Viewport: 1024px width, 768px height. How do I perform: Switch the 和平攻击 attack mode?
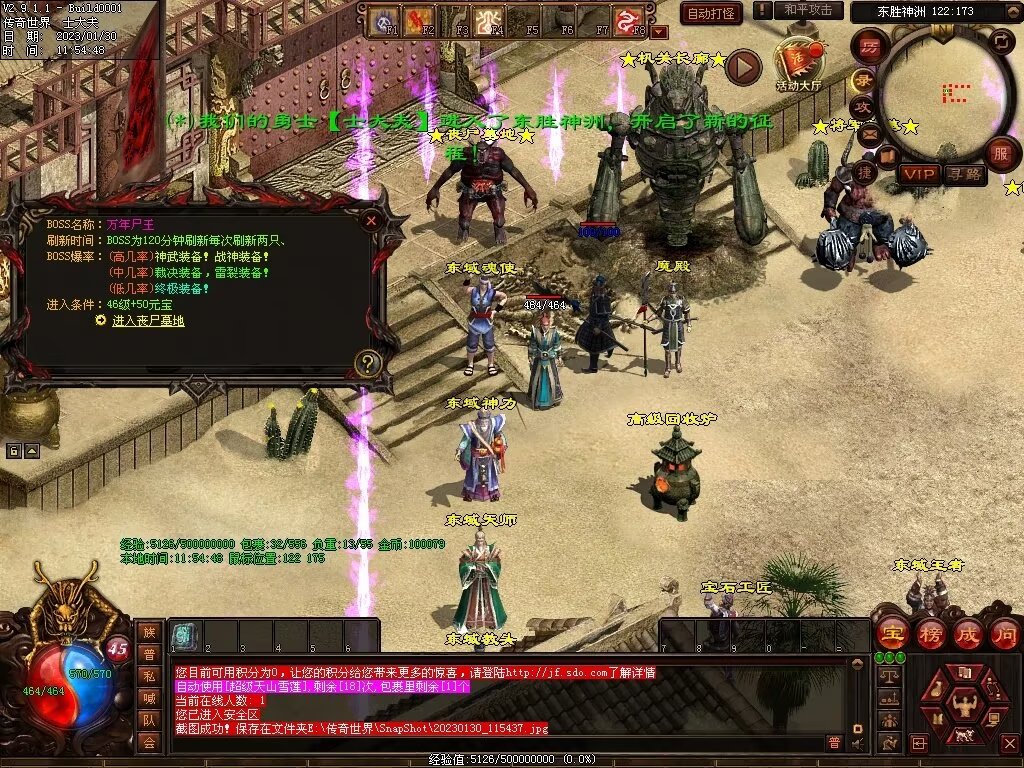pyautogui.click(x=807, y=10)
